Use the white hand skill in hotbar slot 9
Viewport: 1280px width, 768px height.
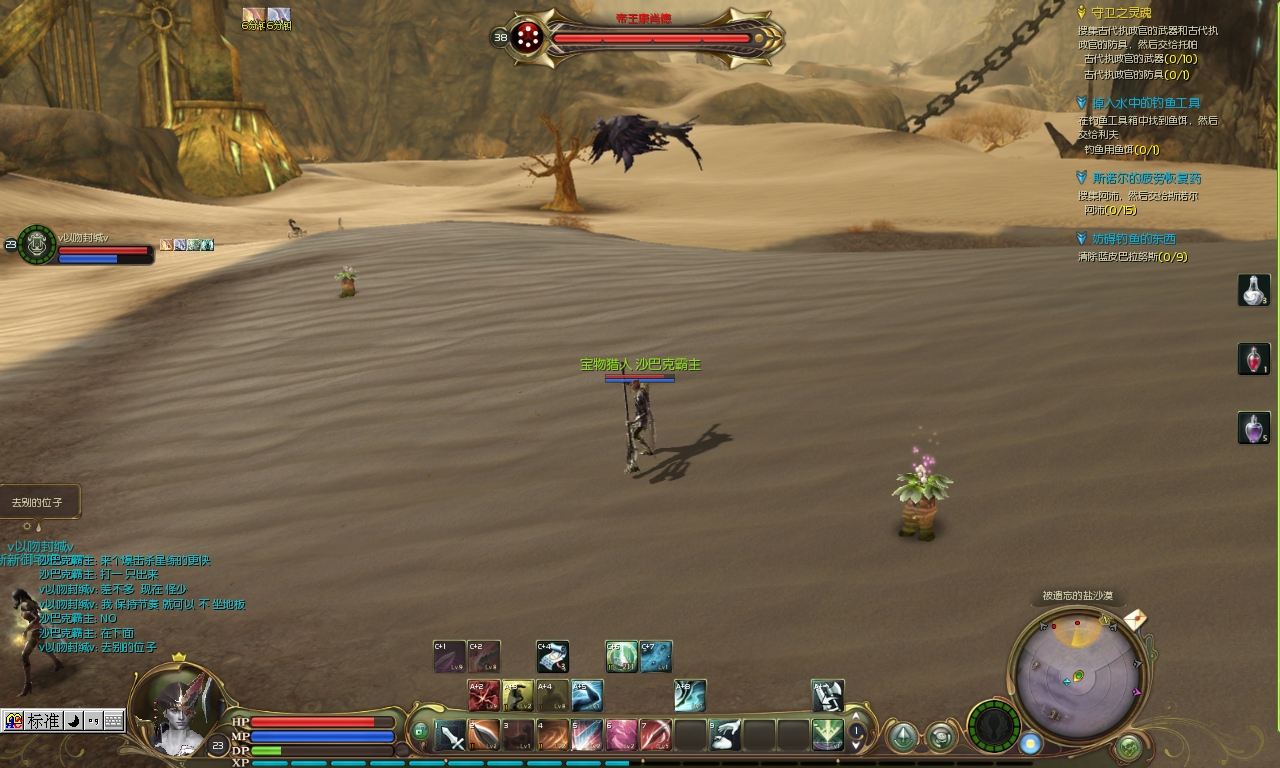point(725,736)
